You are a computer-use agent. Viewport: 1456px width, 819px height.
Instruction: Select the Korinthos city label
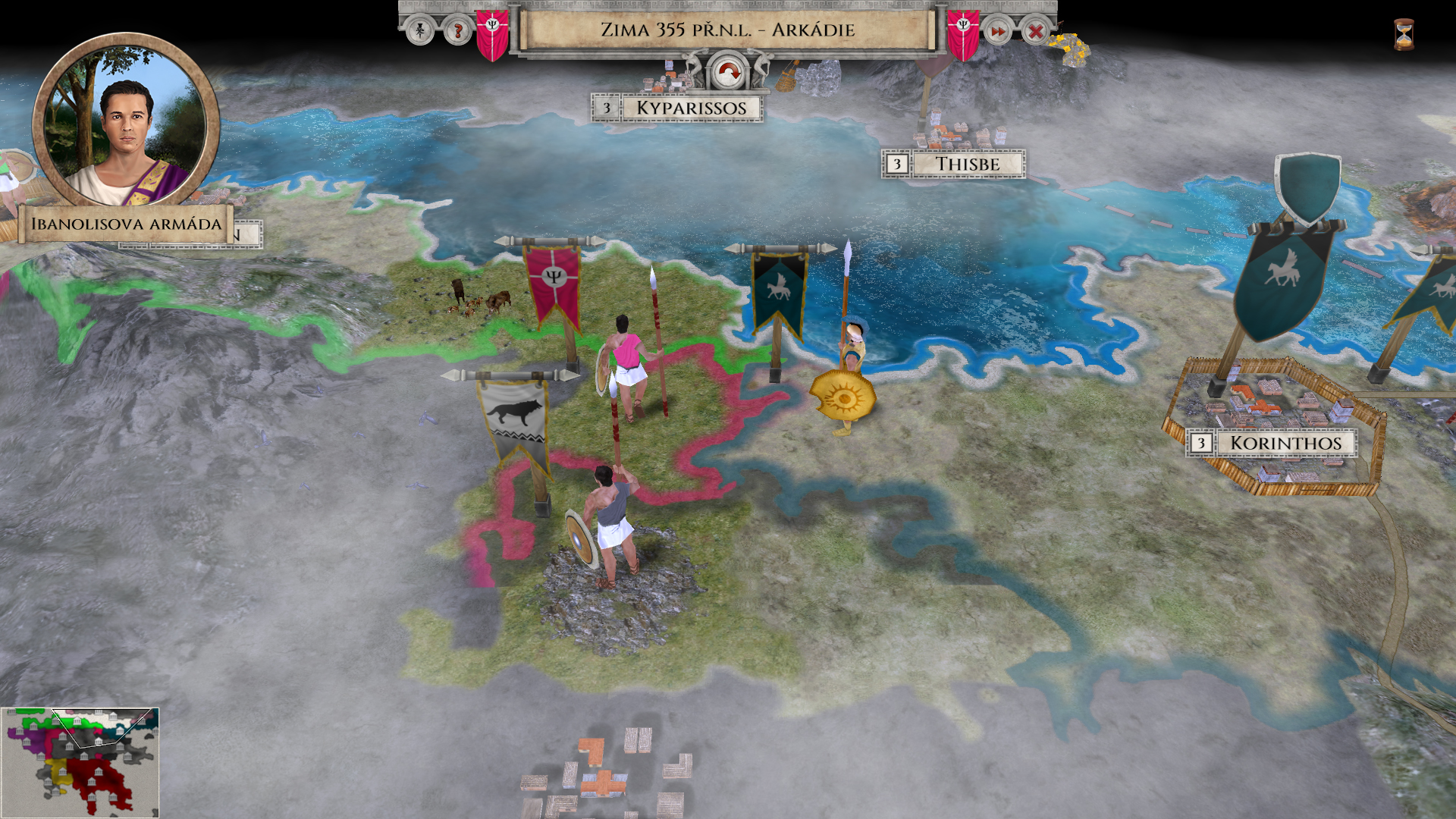[1285, 443]
